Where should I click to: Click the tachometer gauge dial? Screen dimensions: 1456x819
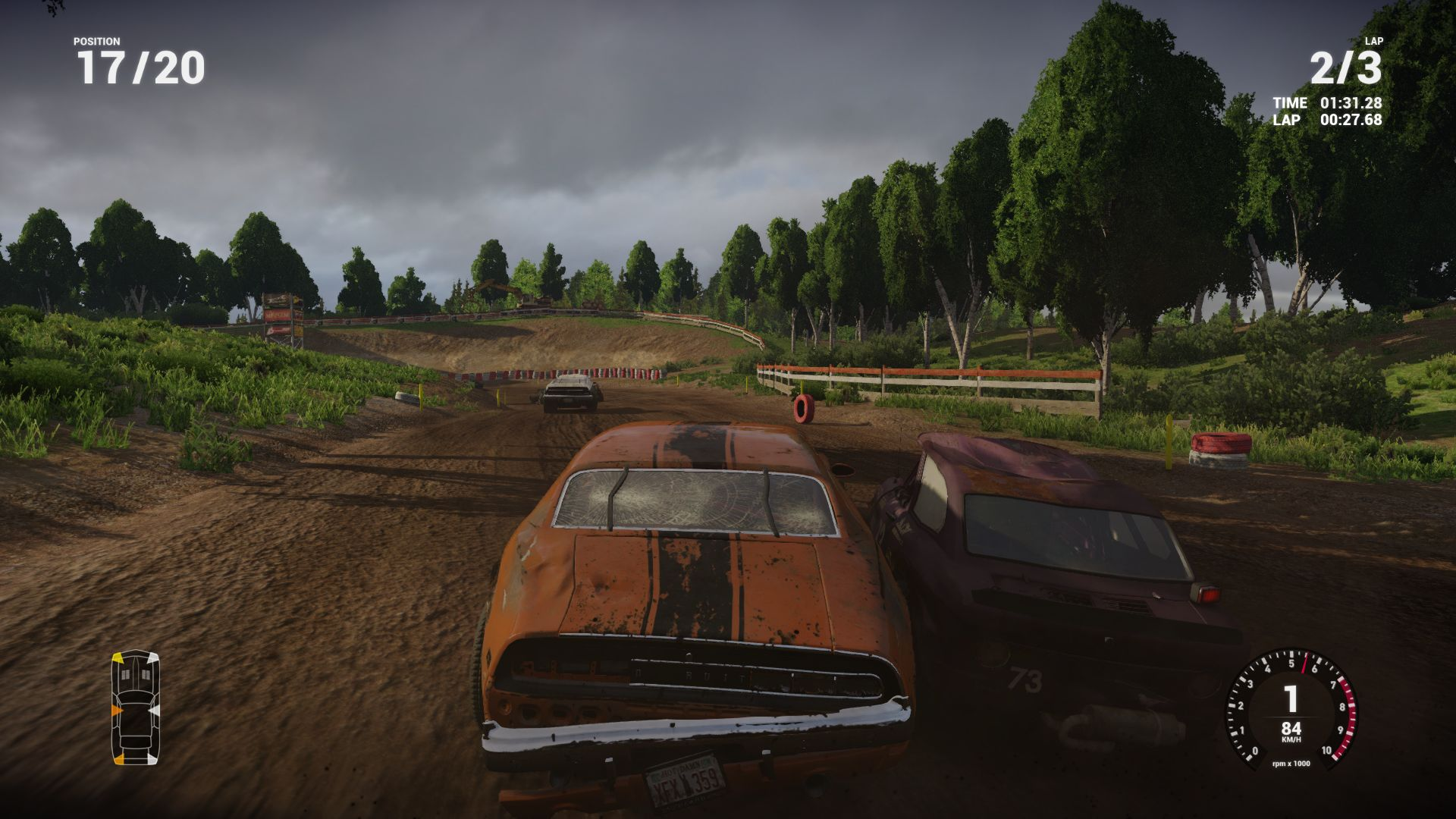(1291, 706)
